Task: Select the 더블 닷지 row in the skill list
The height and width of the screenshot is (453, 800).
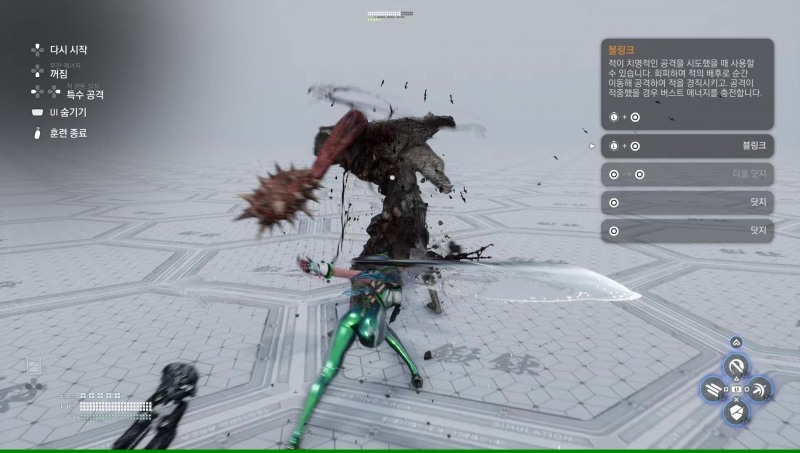Action: (x=688, y=174)
